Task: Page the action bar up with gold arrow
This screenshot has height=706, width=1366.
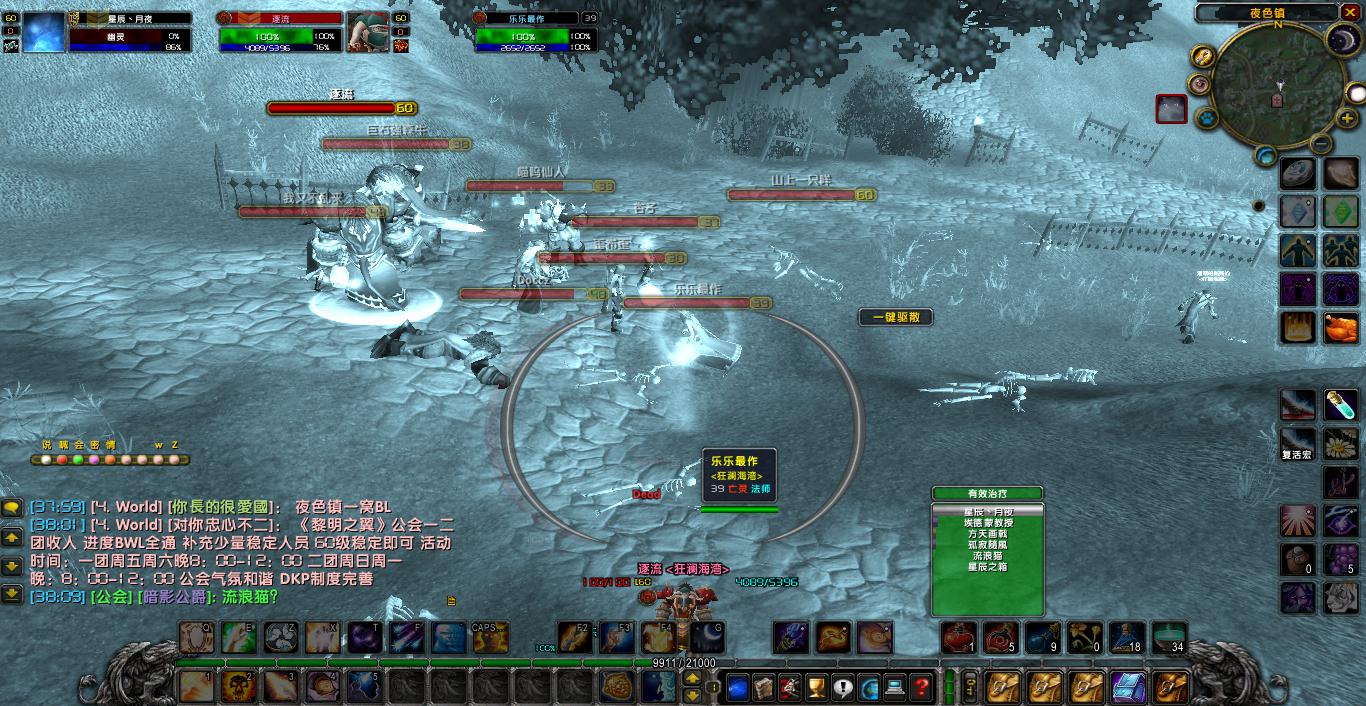Action: (691, 678)
